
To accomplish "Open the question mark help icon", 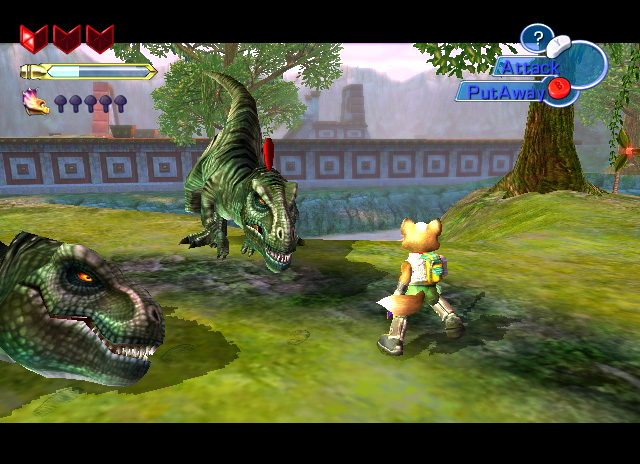I will (537, 39).
